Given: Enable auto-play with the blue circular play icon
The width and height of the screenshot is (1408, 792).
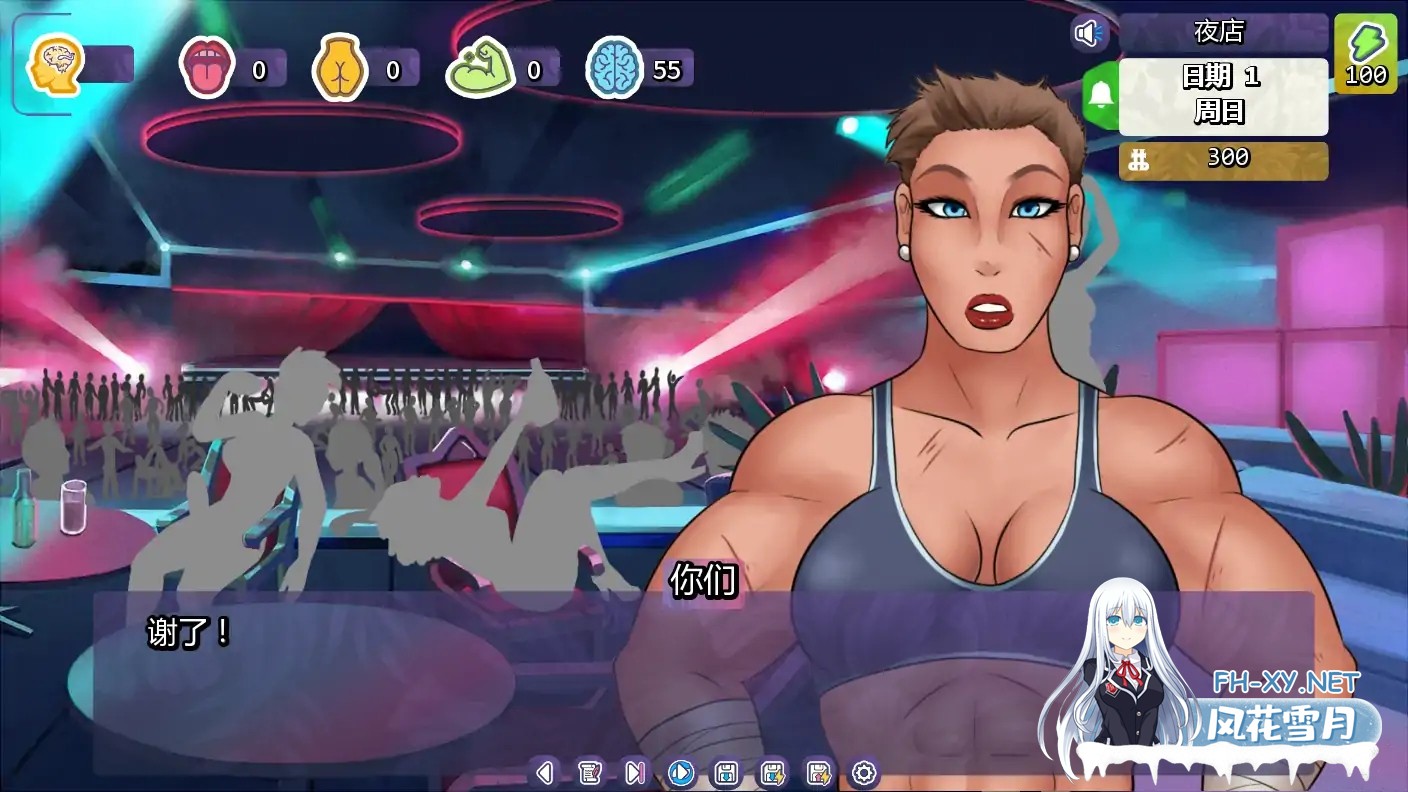Looking at the screenshot, I should pyautogui.click(x=679, y=772).
